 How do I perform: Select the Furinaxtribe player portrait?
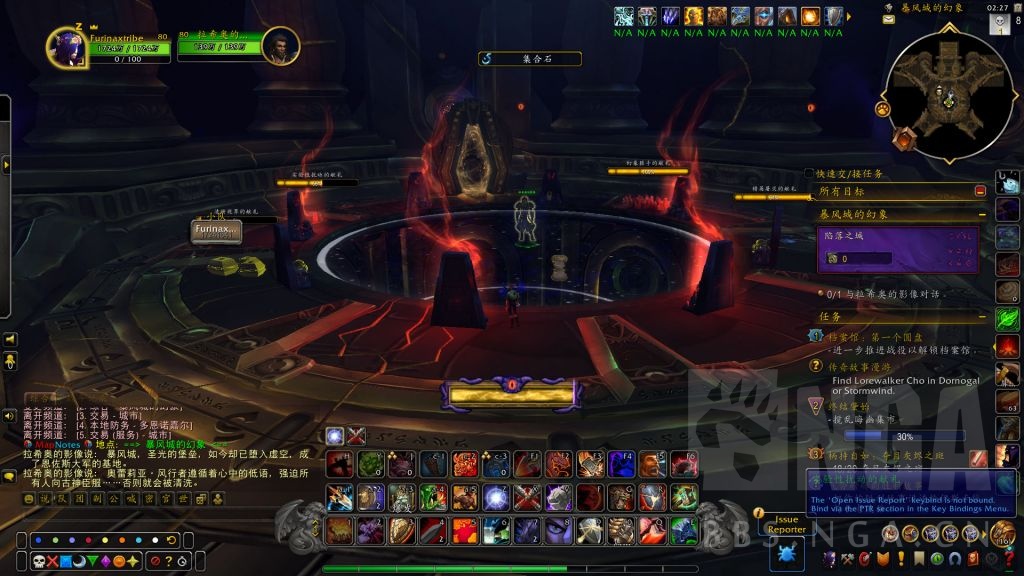[x=64, y=47]
